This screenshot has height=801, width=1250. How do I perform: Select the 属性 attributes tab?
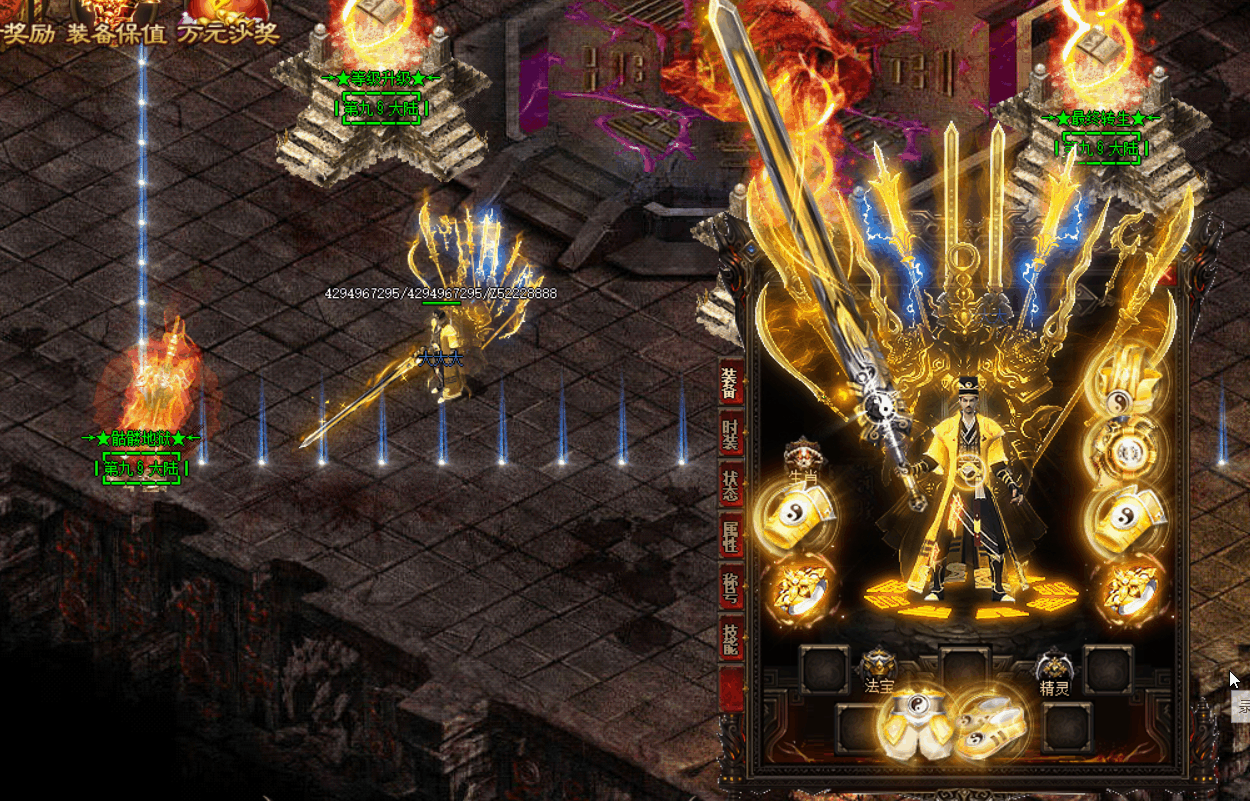coord(731,536)
